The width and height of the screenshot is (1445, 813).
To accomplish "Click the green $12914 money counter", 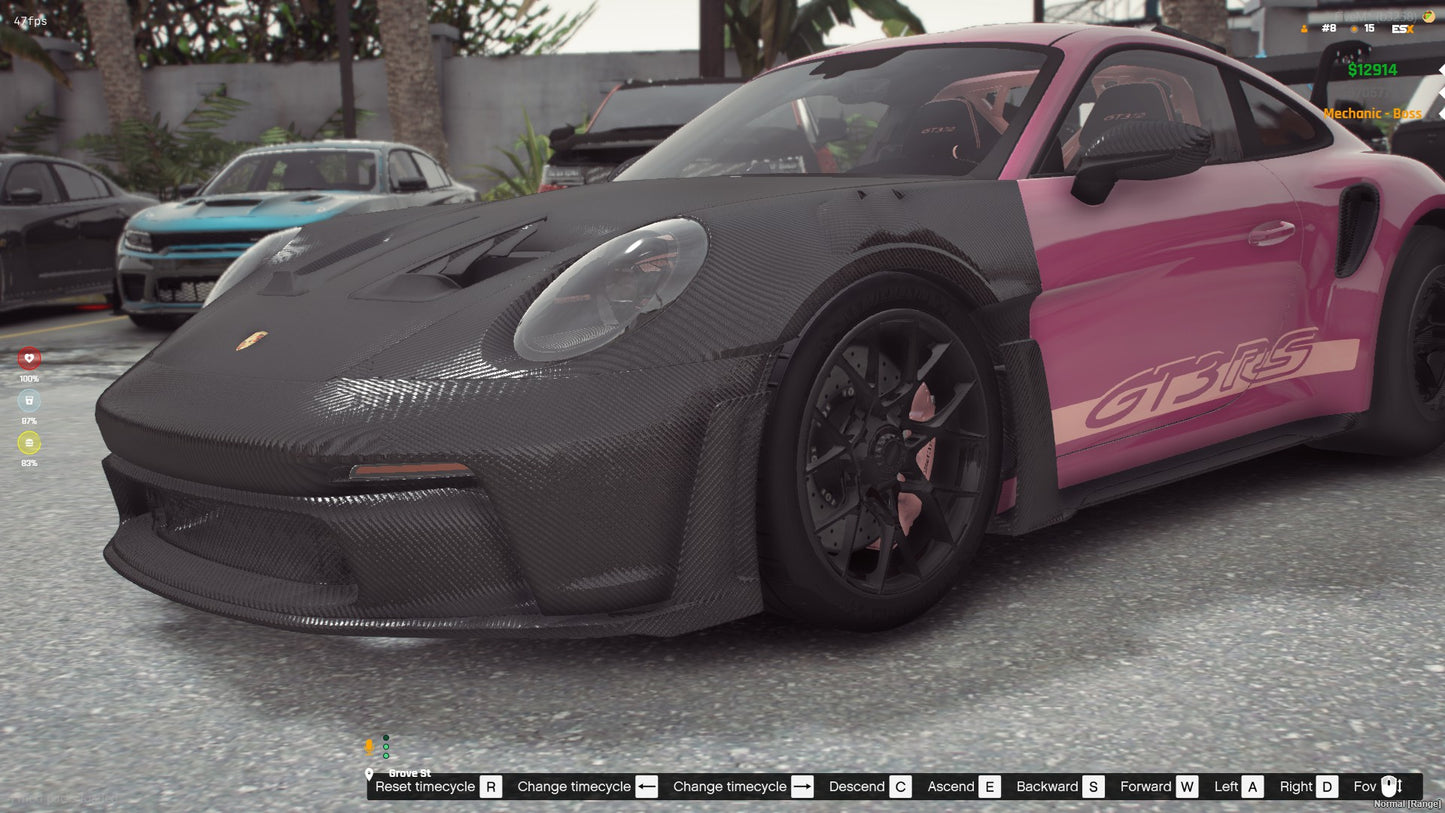I will tap(1373, 70).
